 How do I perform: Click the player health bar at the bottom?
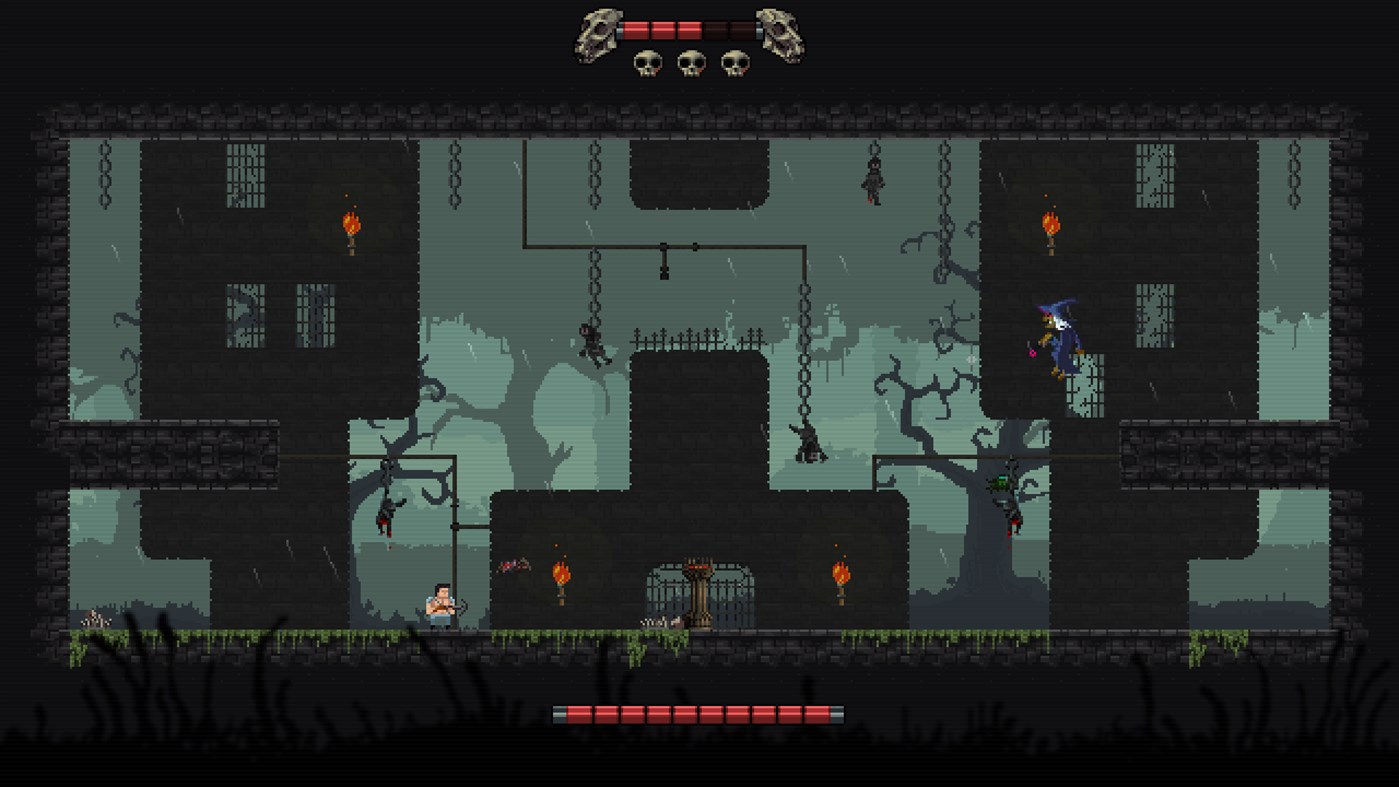700,712
